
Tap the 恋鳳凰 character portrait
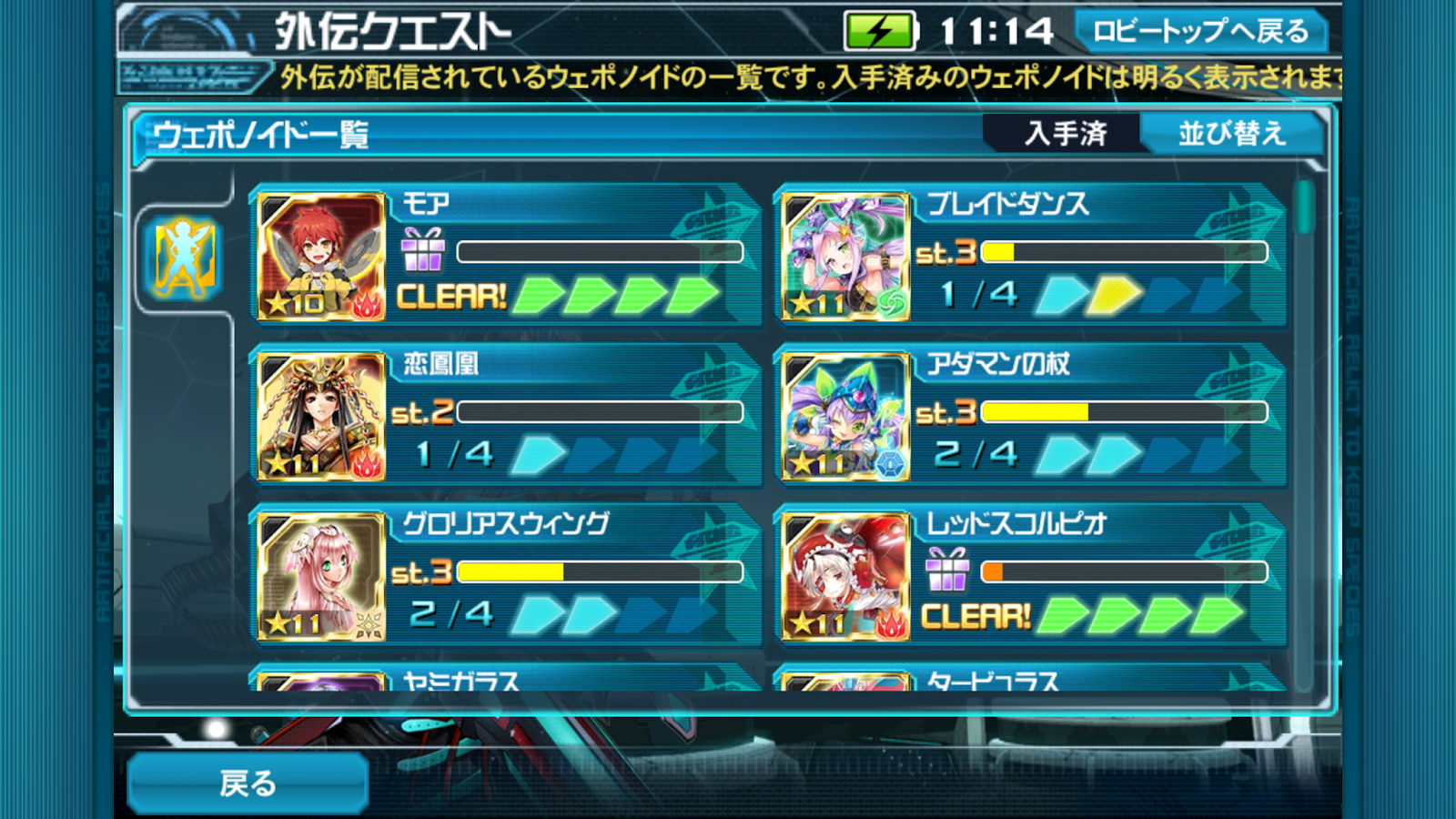320,414
